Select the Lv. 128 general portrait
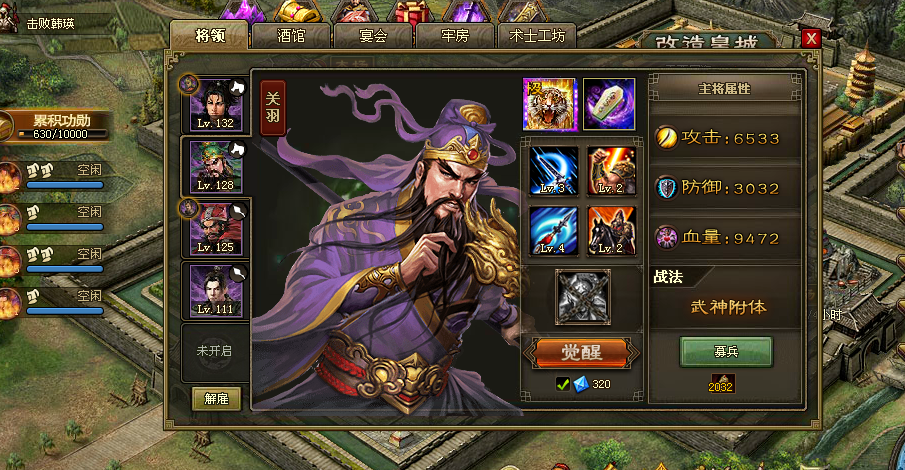905x470 pixels. pos(215,166)
